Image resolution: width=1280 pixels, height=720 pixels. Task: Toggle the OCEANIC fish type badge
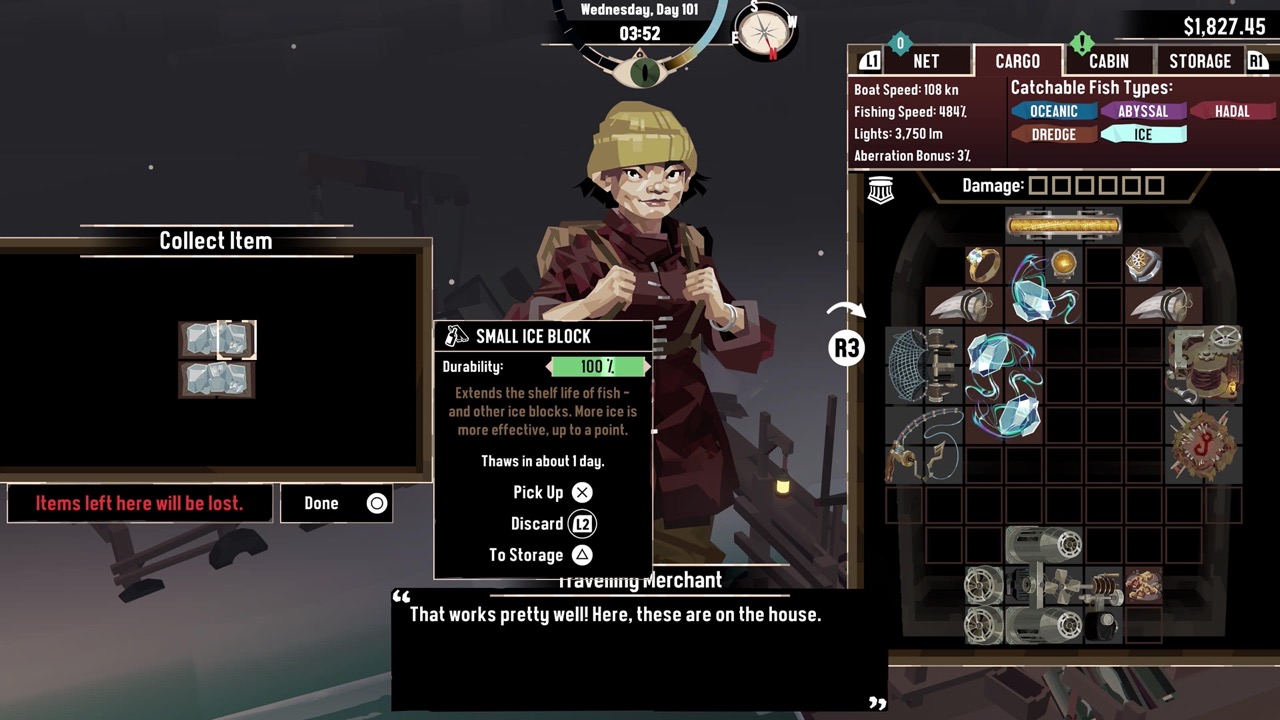pos(1054,111)
